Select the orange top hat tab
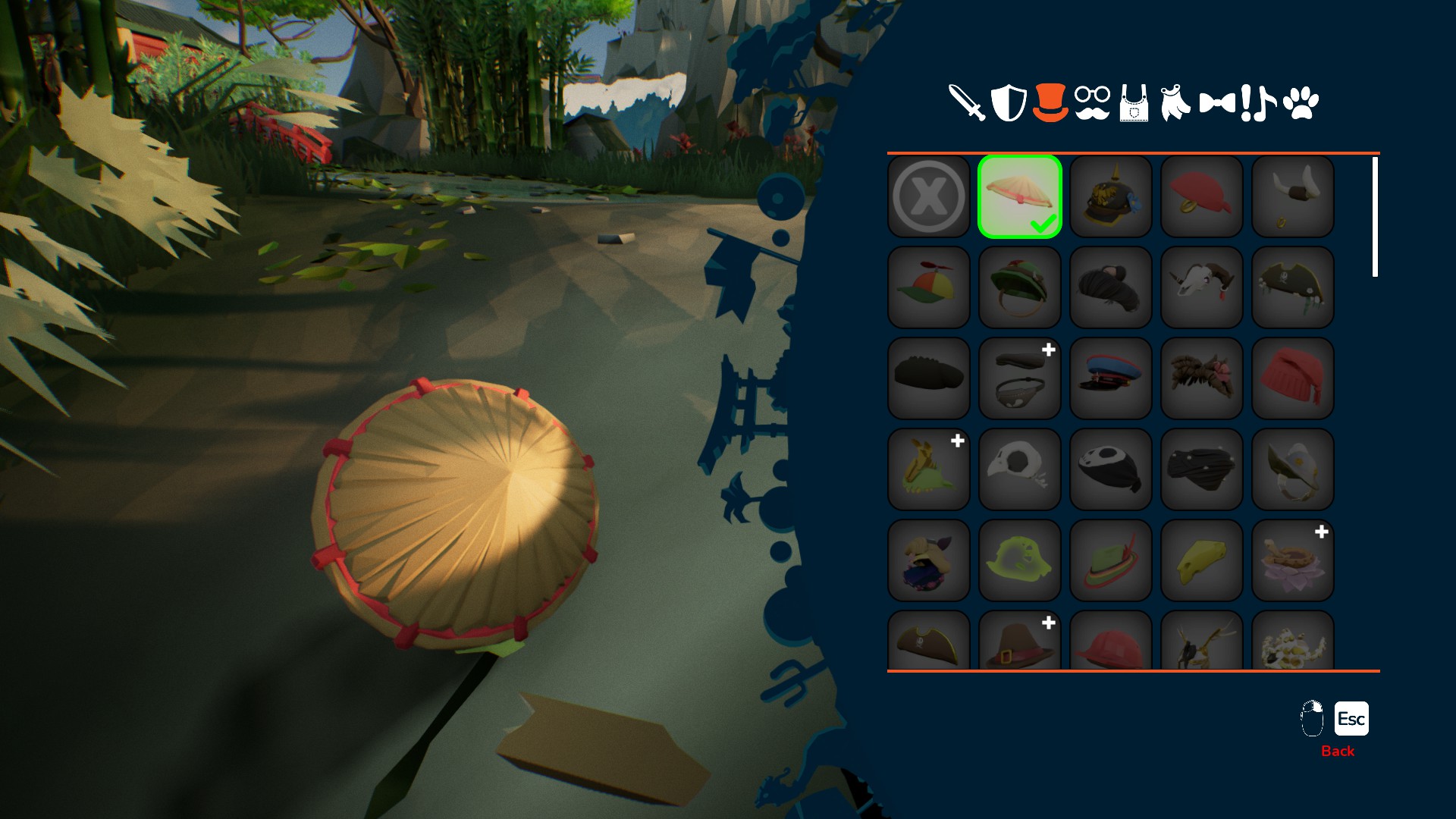1456x819 pixels. pyautogui.click(x=1050, y=103)
